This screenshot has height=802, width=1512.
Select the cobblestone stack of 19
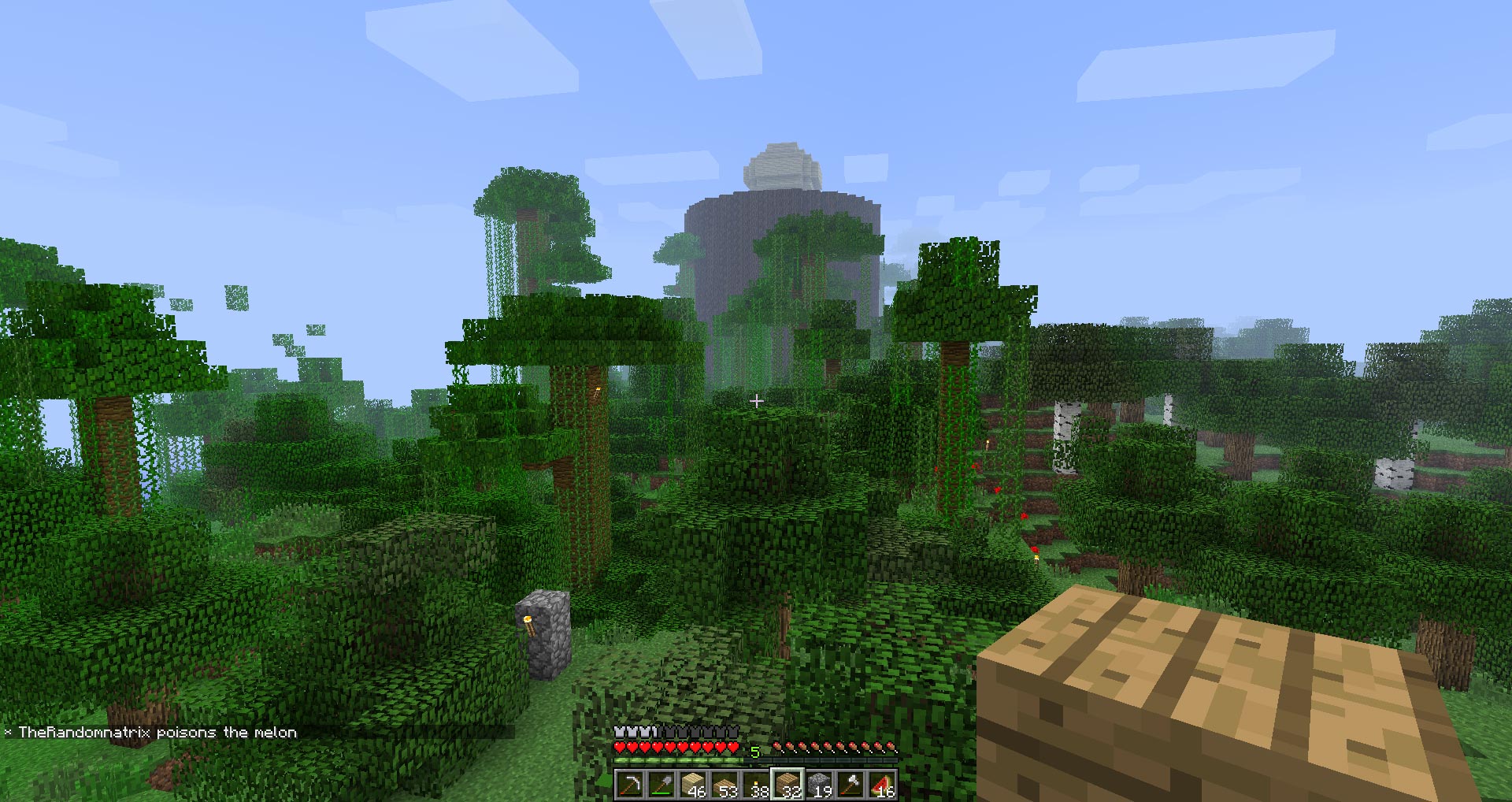tap(819, 785)
